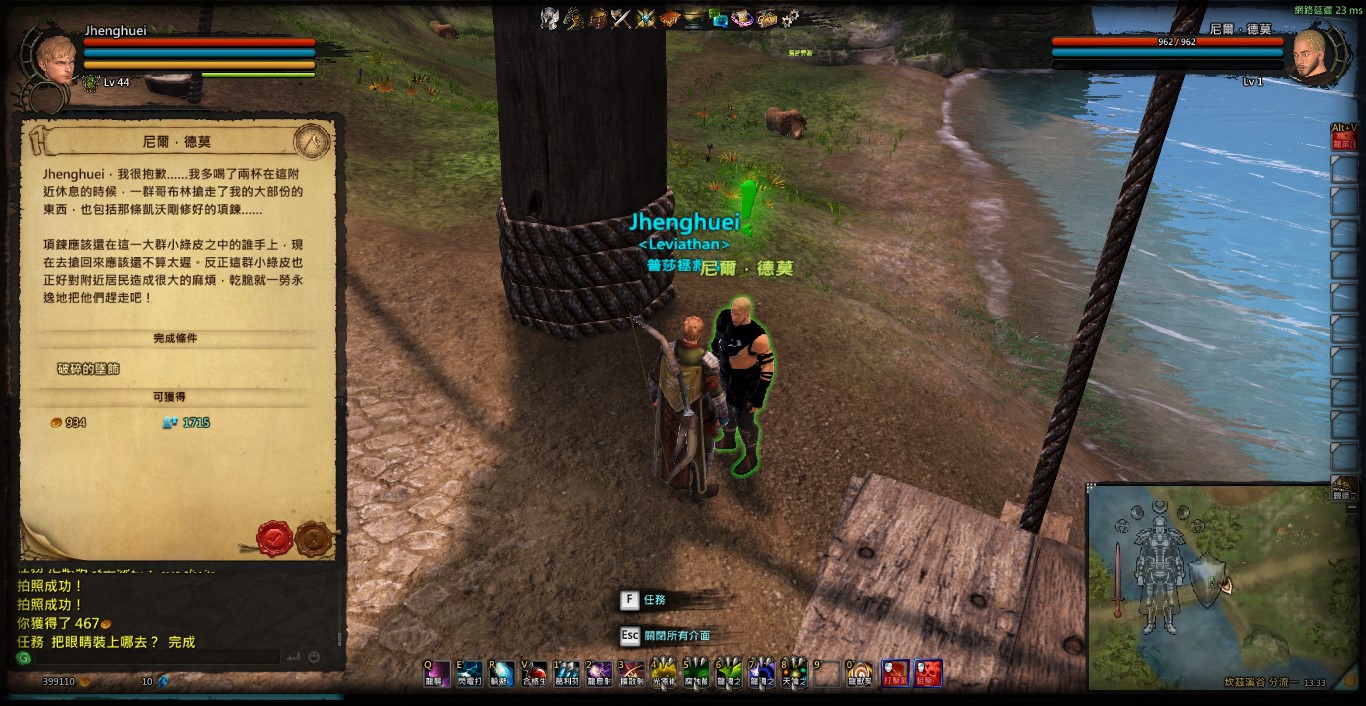
Task: Open the chat bubbles social menu
Action: [718, 17]
